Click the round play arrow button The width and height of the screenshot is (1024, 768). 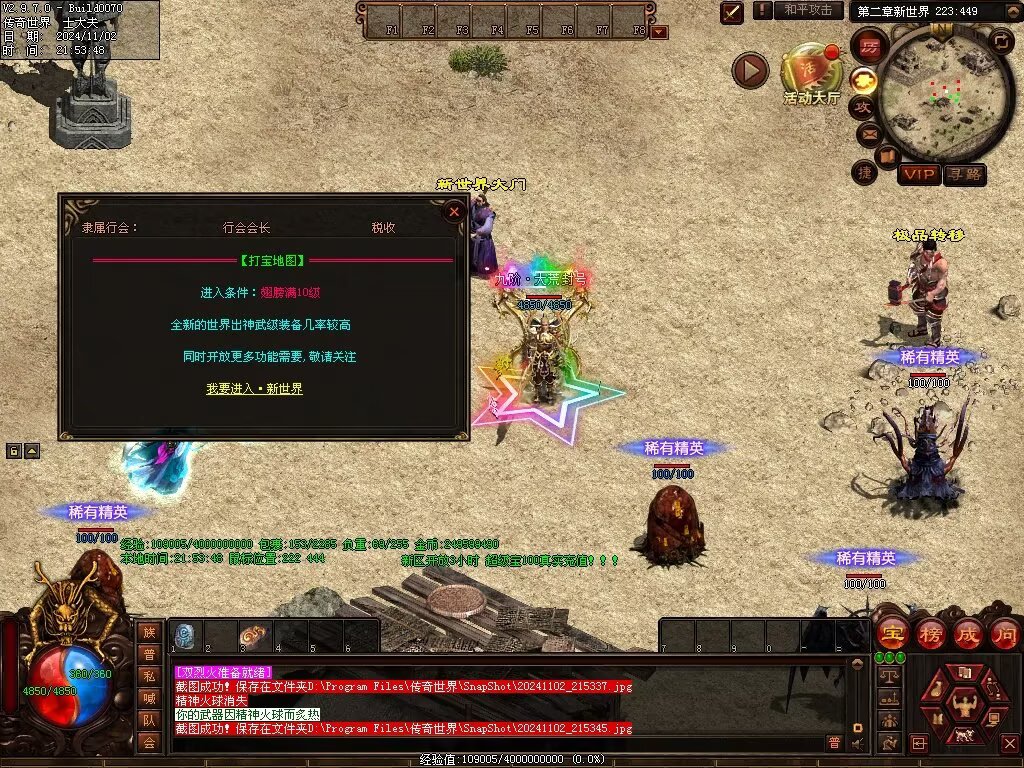coord(750,70)
